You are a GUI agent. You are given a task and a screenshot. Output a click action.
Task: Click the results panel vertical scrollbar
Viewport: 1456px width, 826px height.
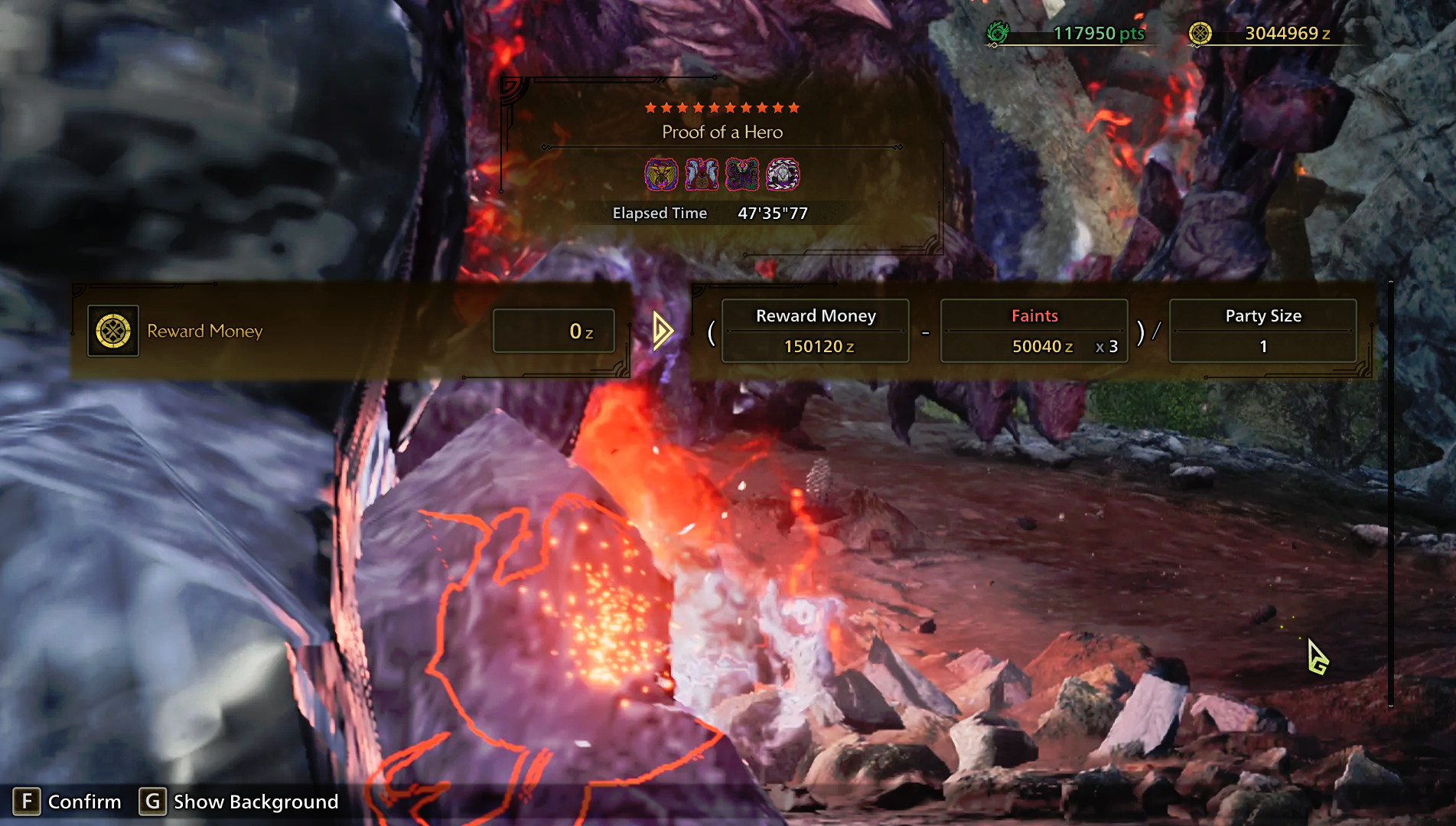pyautogui.click(x=1390, y=494)
